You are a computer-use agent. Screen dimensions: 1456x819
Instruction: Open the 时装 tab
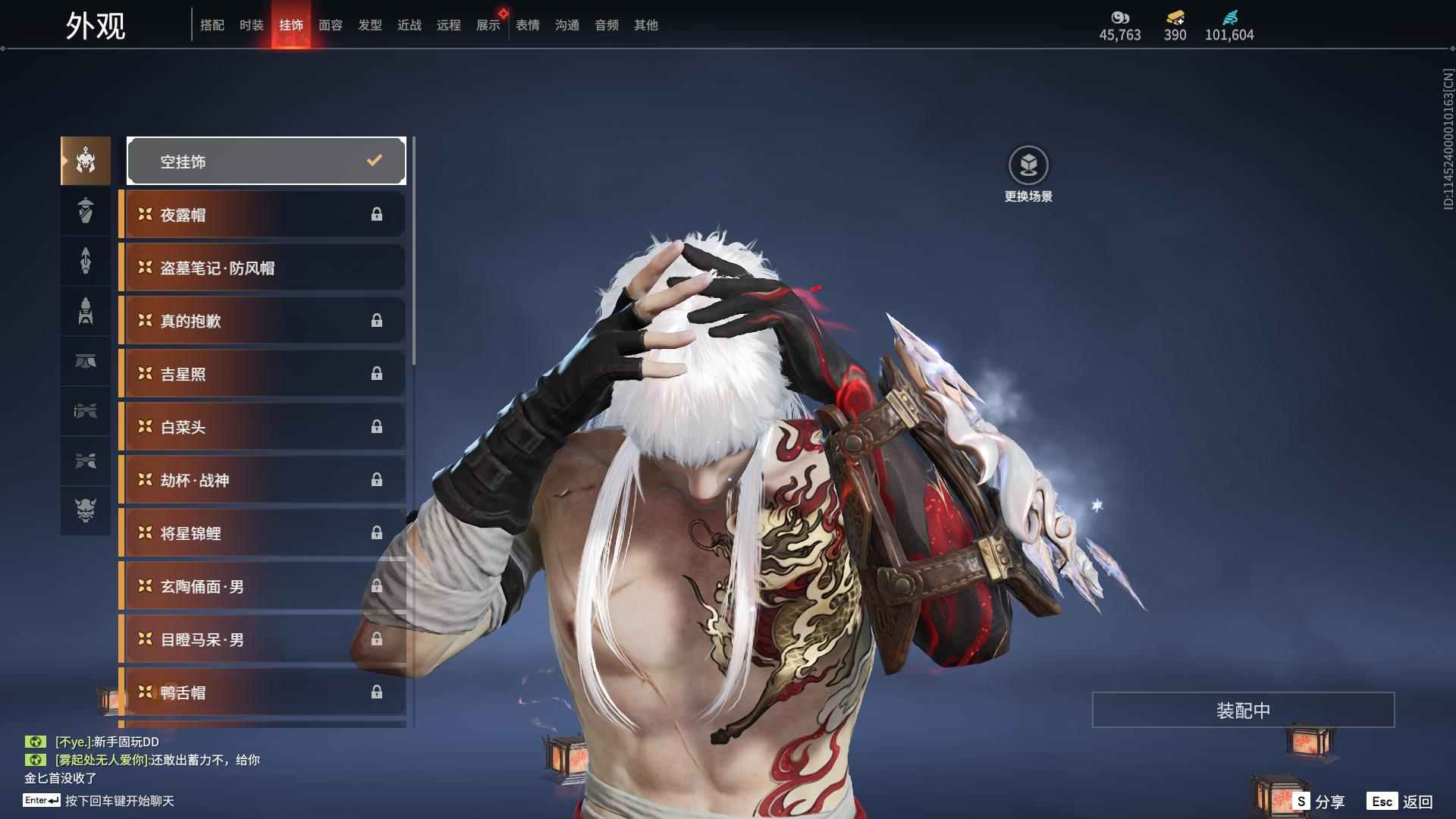251,25
